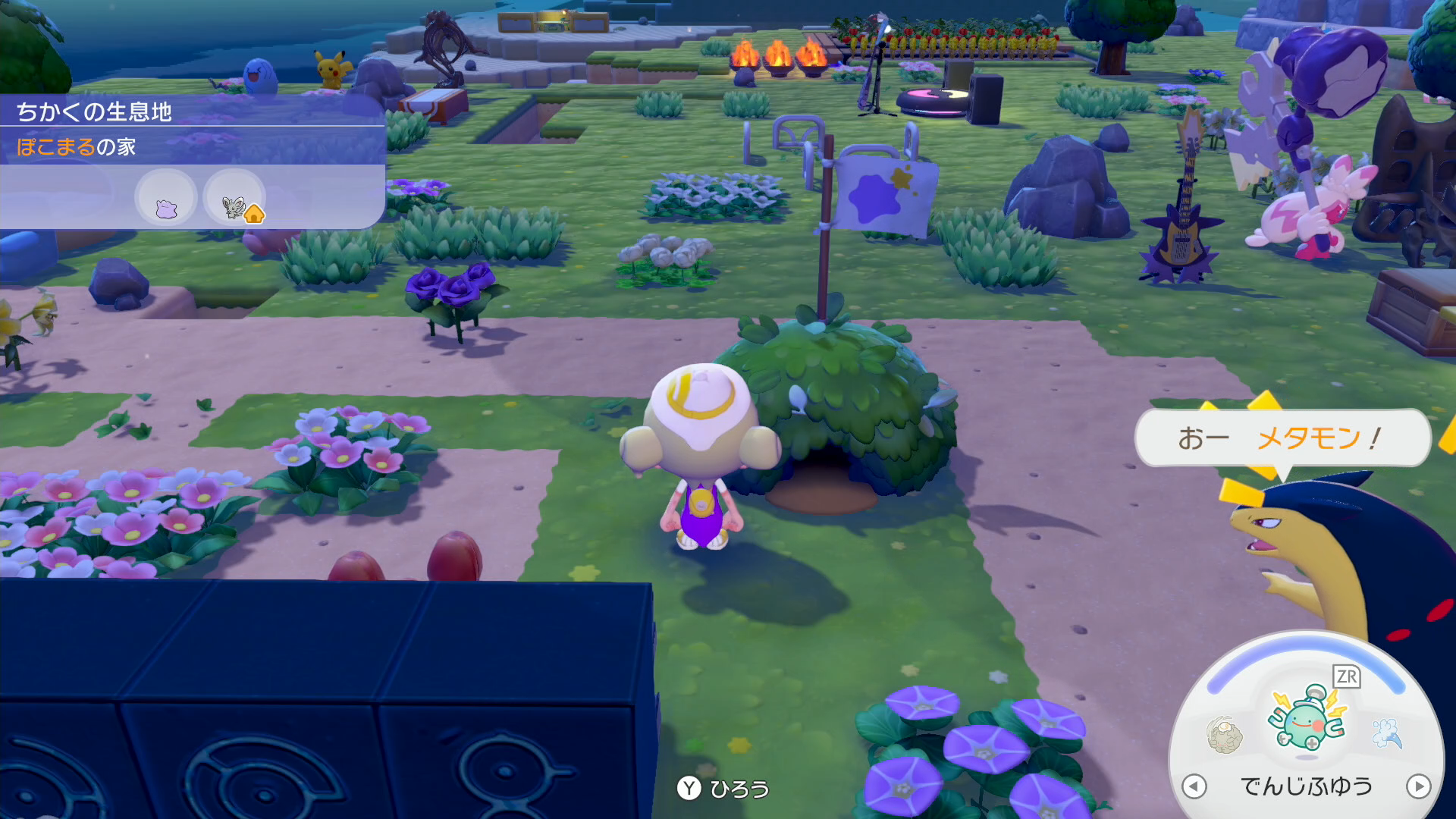
Task: Activate the でんじふゆう Magnemite ability
Action: tap(1307, 720)
